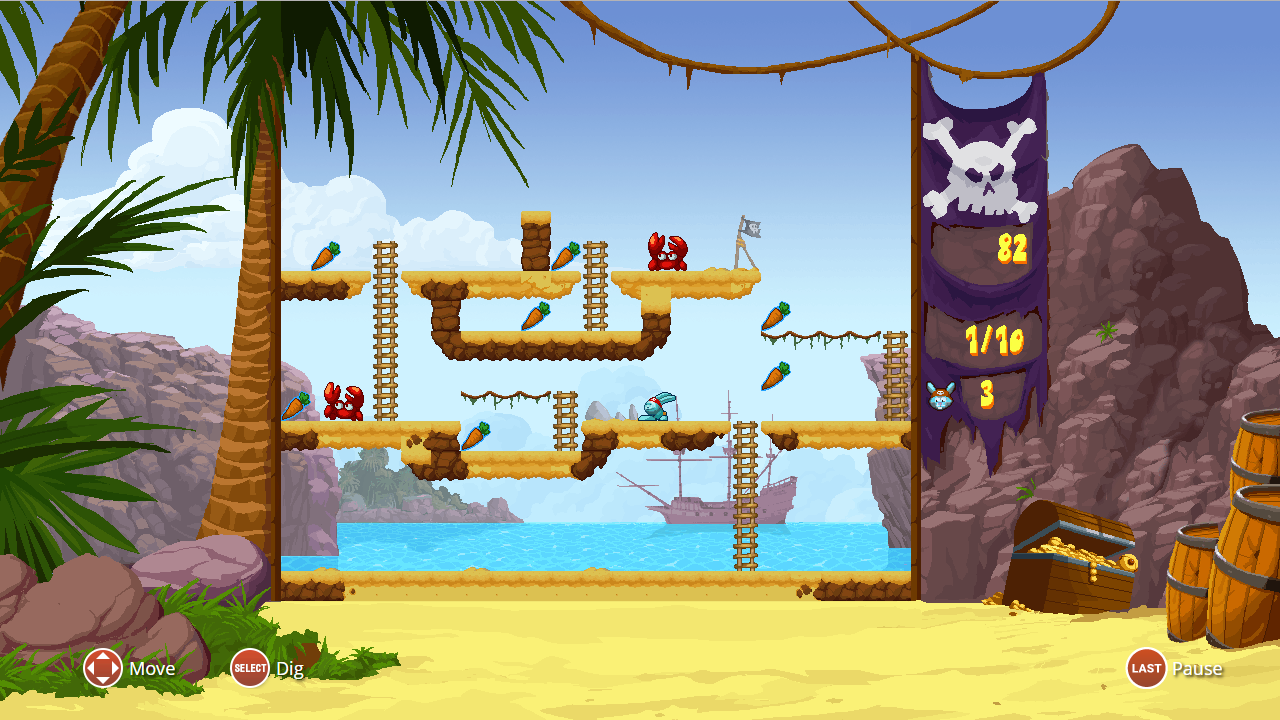Select the blue bunny character
The height and width of the screenshot is (720, 1280).
click(655, 408)
